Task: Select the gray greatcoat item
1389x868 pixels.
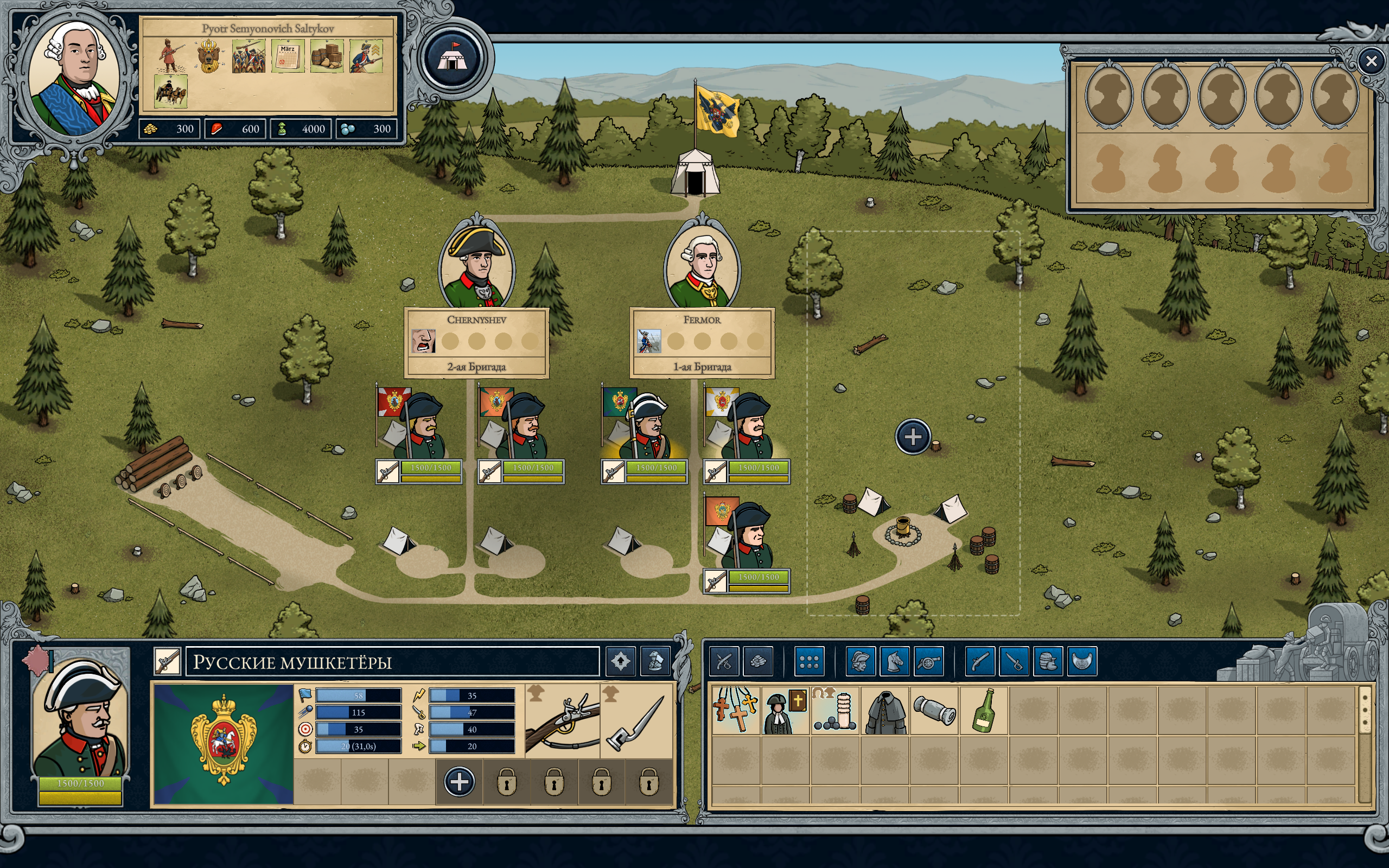Action: (885, 711)
